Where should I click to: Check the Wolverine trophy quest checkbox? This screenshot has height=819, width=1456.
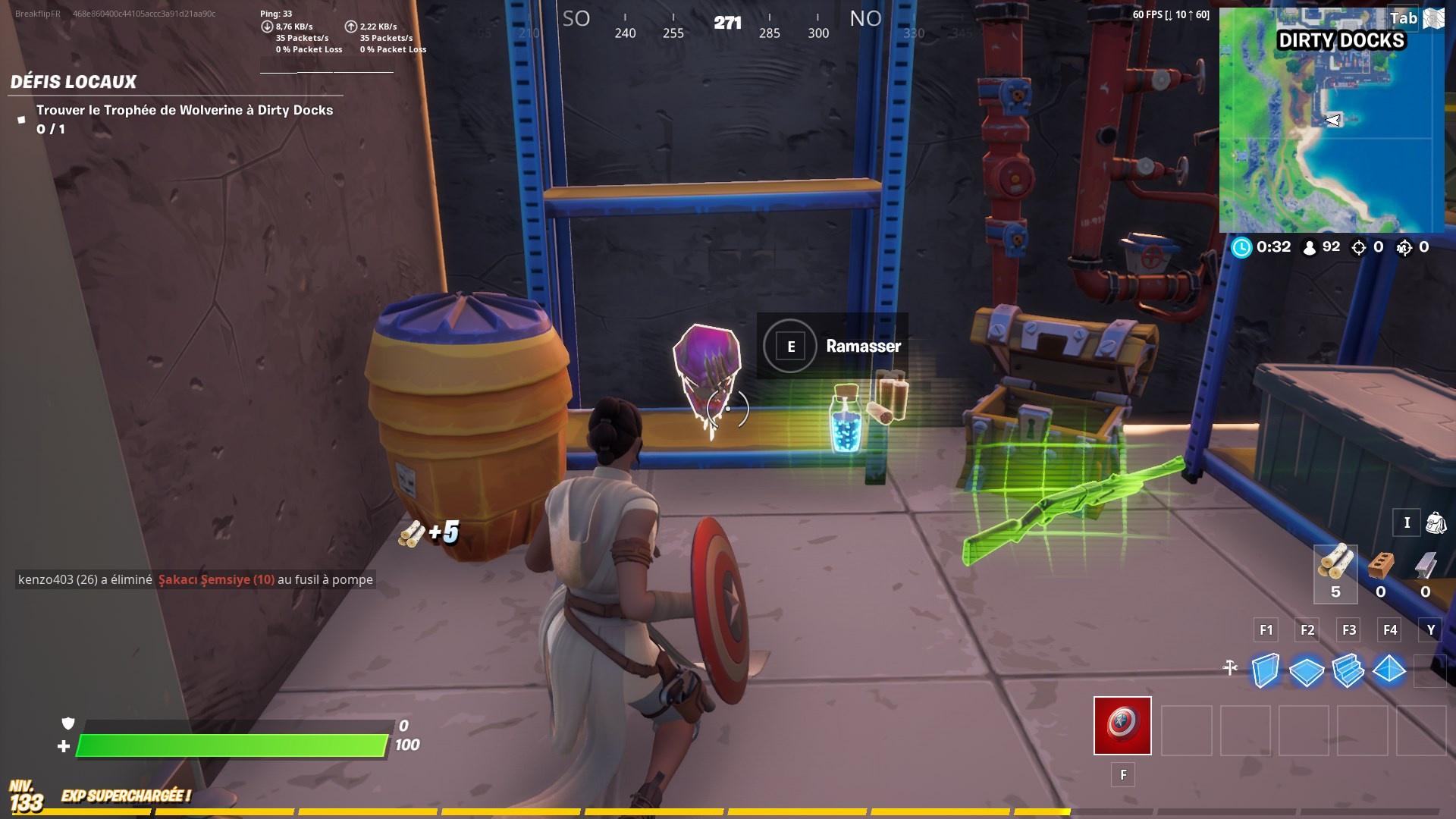(x=22, y=119)
